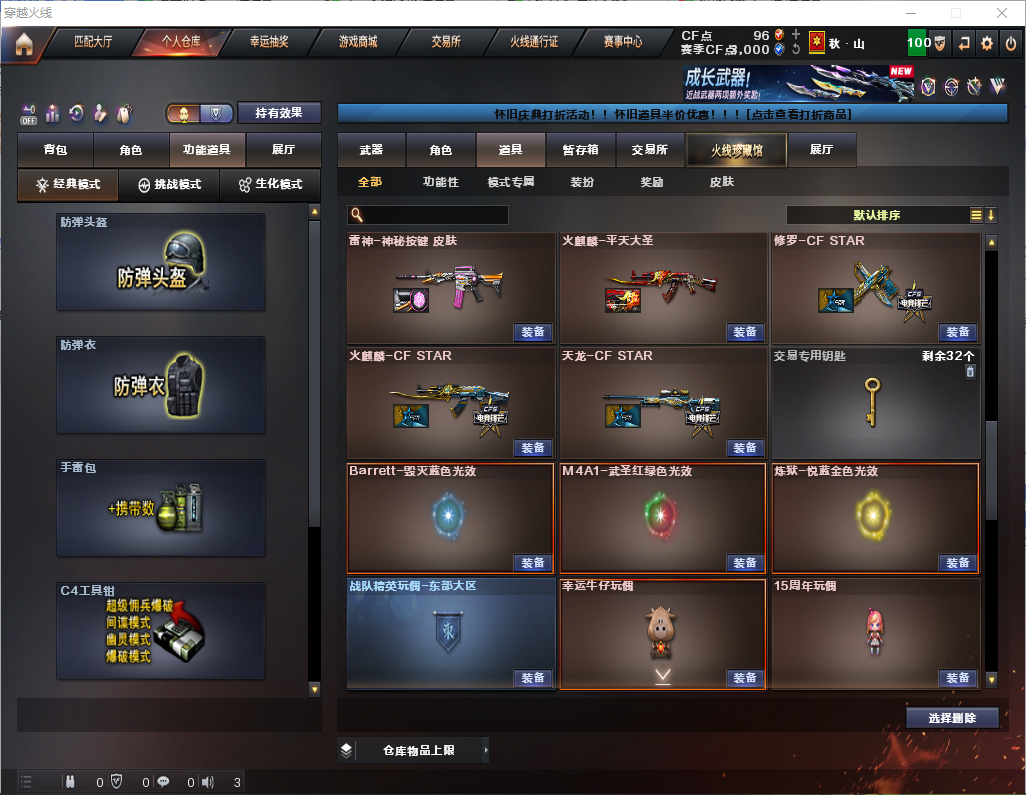Filter items by 功能性 category
Screen dimensions: 1026x795
pyautogui.click(x=440, y=182)
